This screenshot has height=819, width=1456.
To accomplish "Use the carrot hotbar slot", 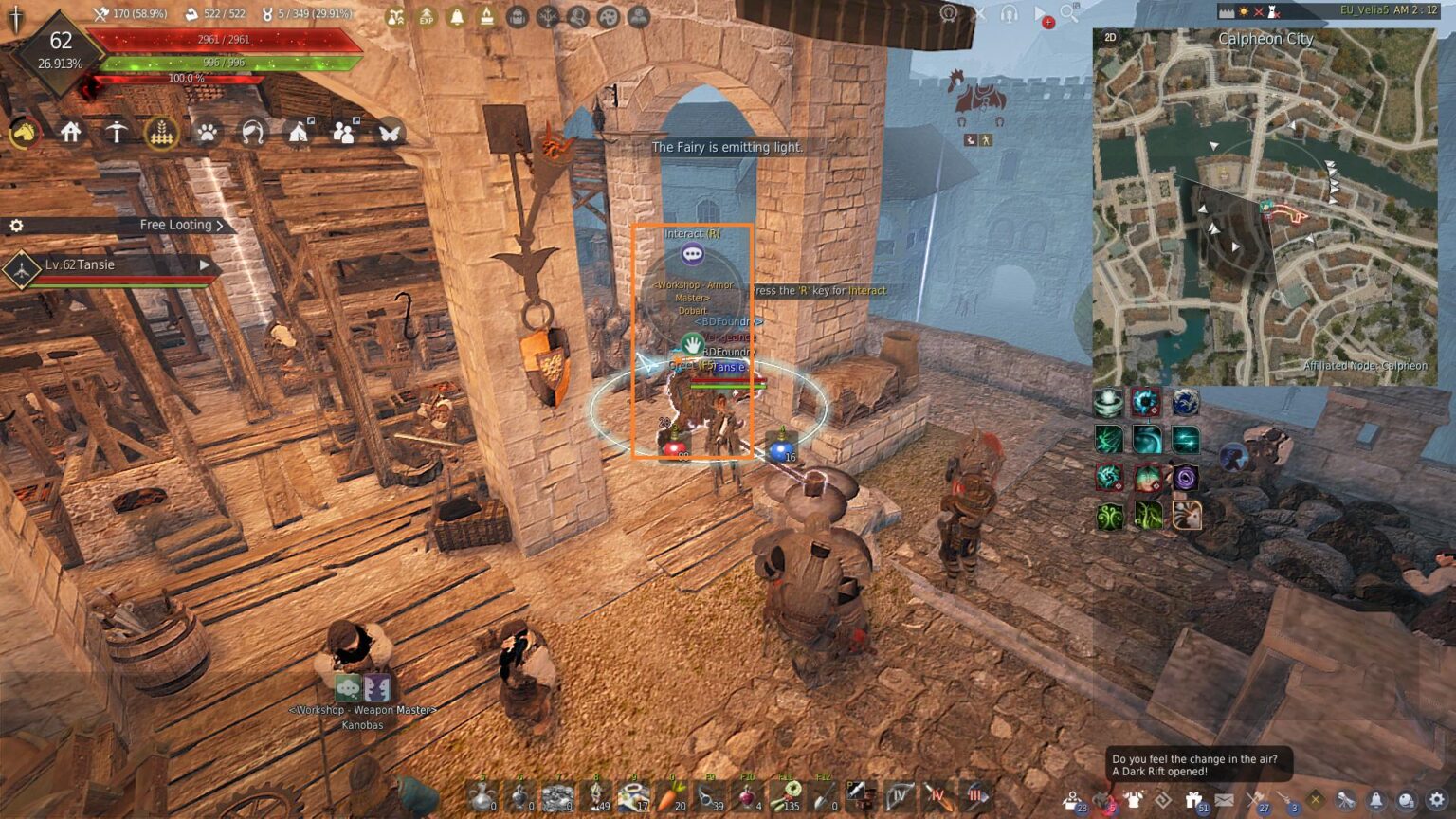I will [671, 796].
